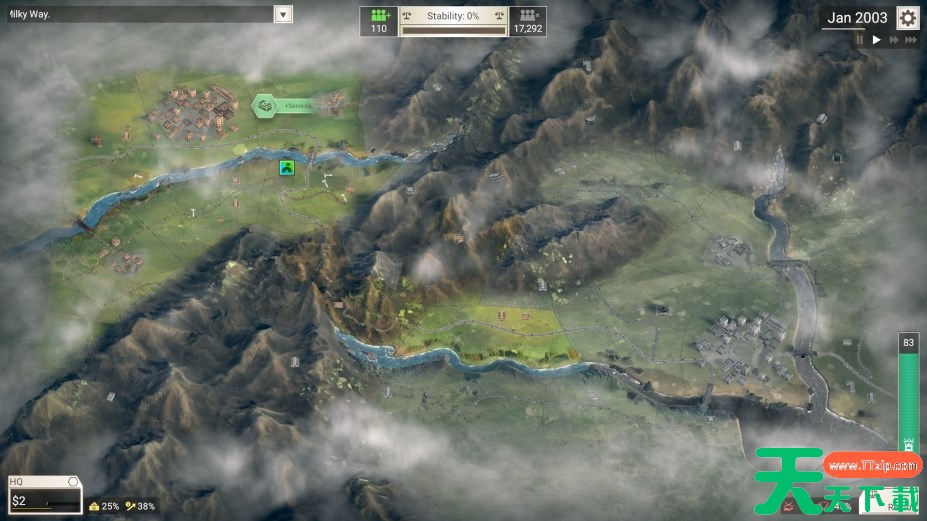Collect the green Services hexagon bubble

[265, 104]
